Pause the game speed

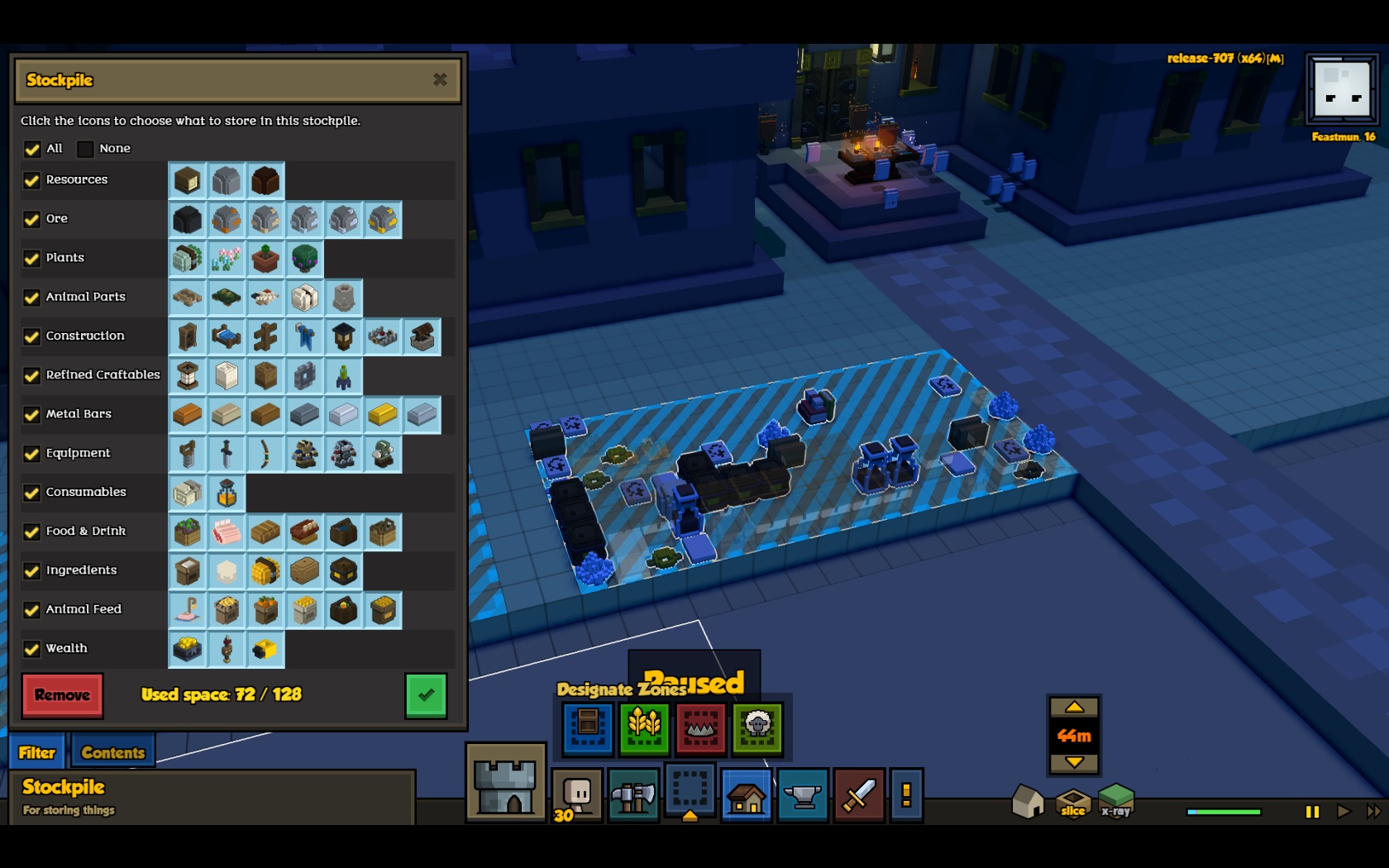point(1312,812)
